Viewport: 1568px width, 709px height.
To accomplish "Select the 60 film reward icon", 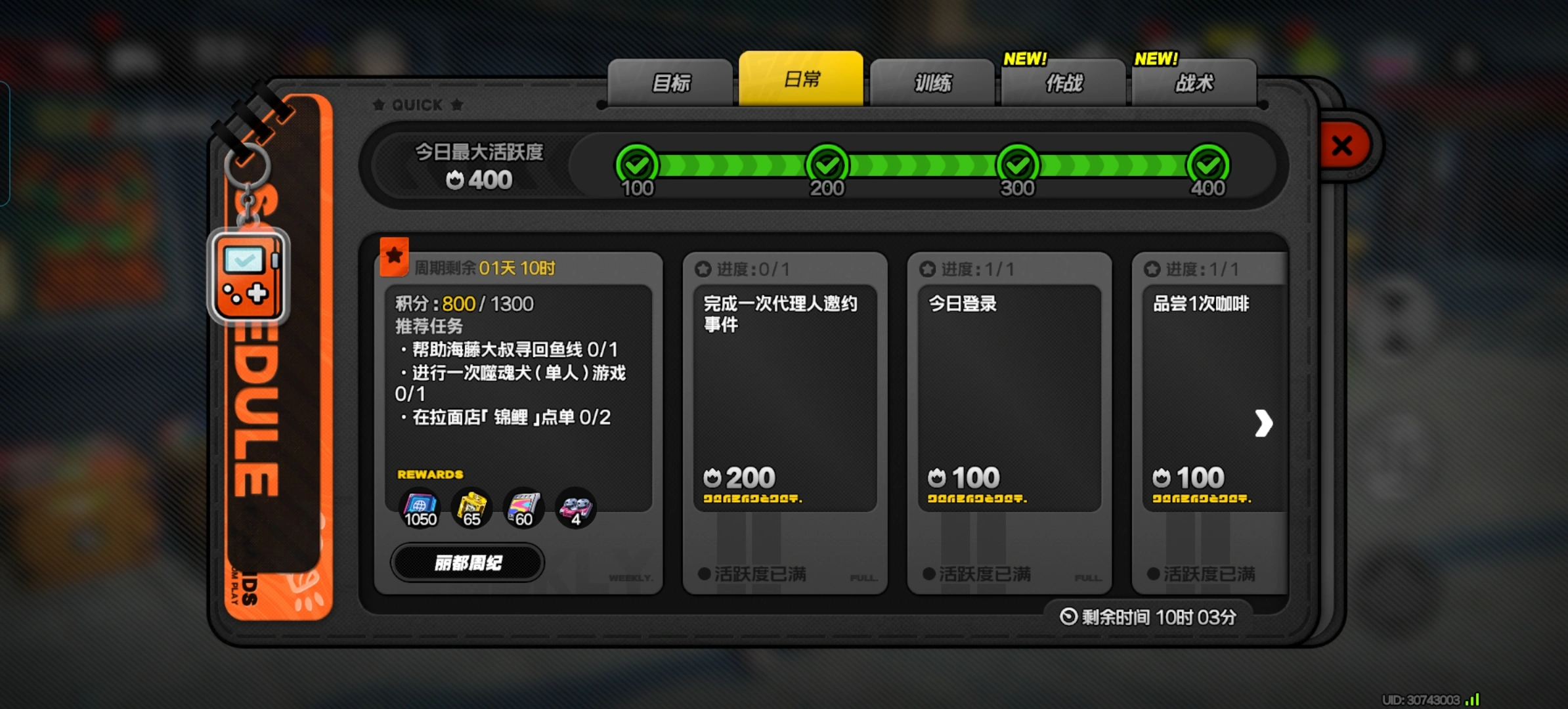I will tap(523, 507).
